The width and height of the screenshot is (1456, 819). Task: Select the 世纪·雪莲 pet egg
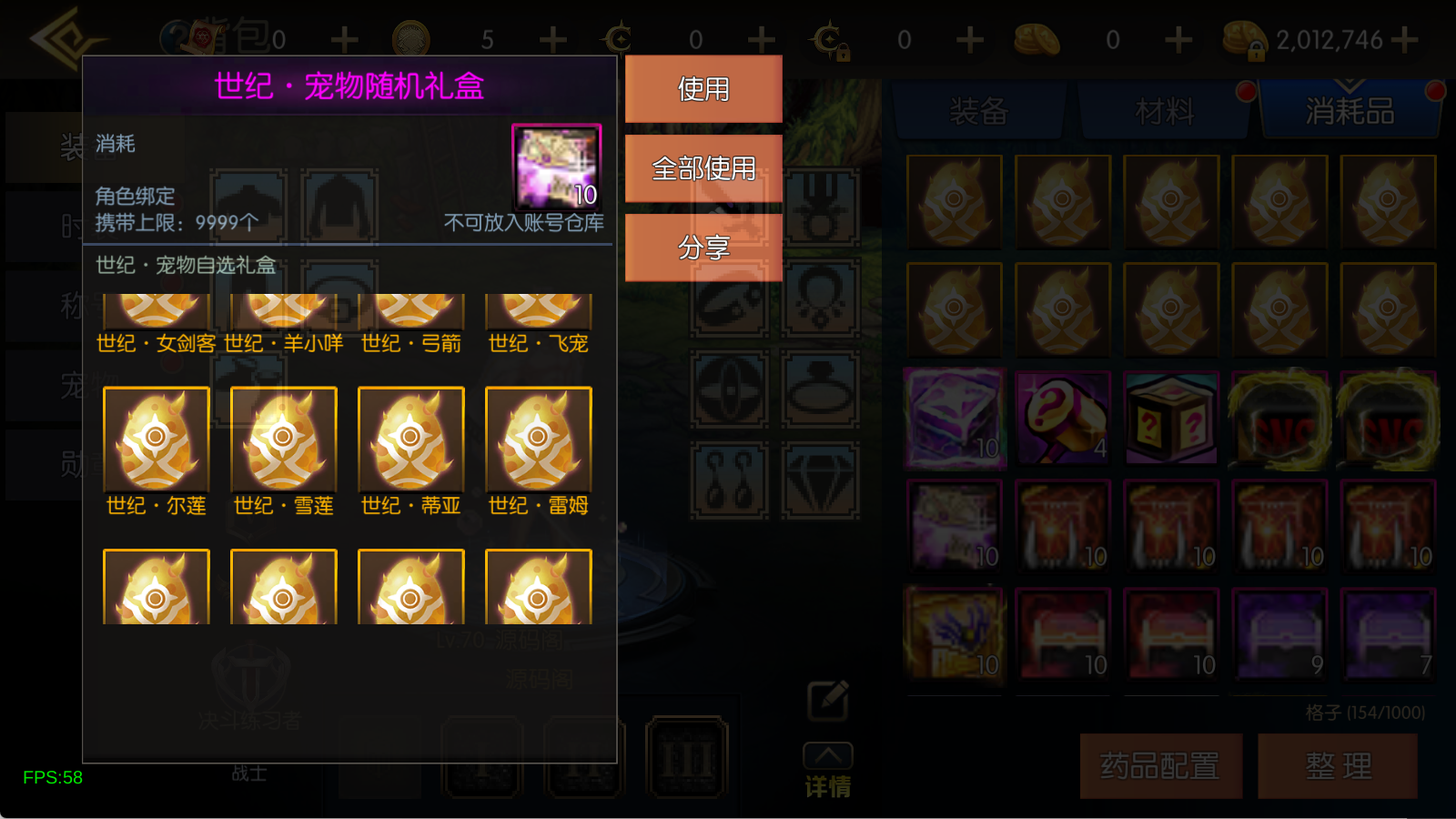click(x=283, y=440)
